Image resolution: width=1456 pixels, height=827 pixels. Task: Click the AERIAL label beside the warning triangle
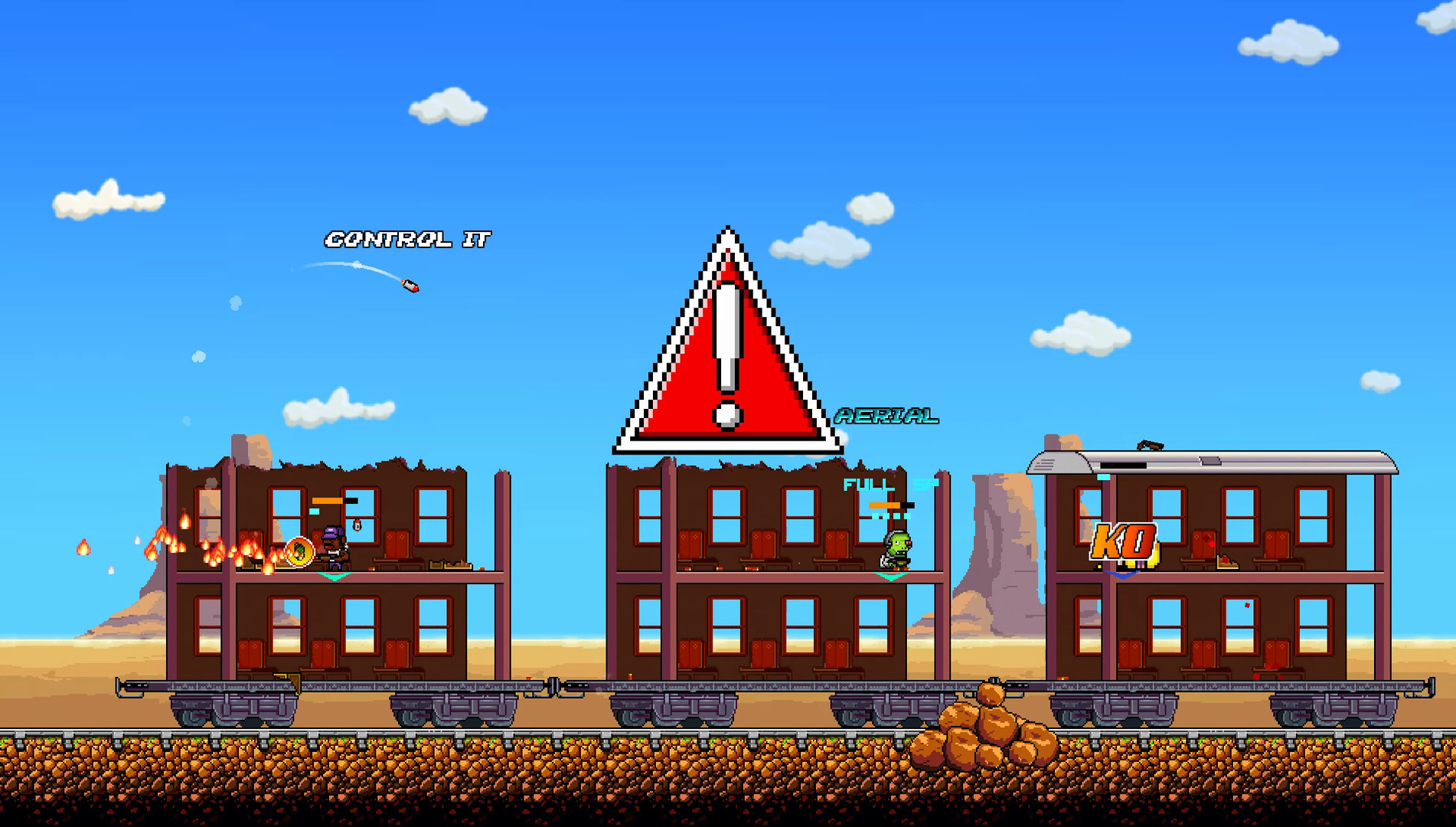click(886, 416)
